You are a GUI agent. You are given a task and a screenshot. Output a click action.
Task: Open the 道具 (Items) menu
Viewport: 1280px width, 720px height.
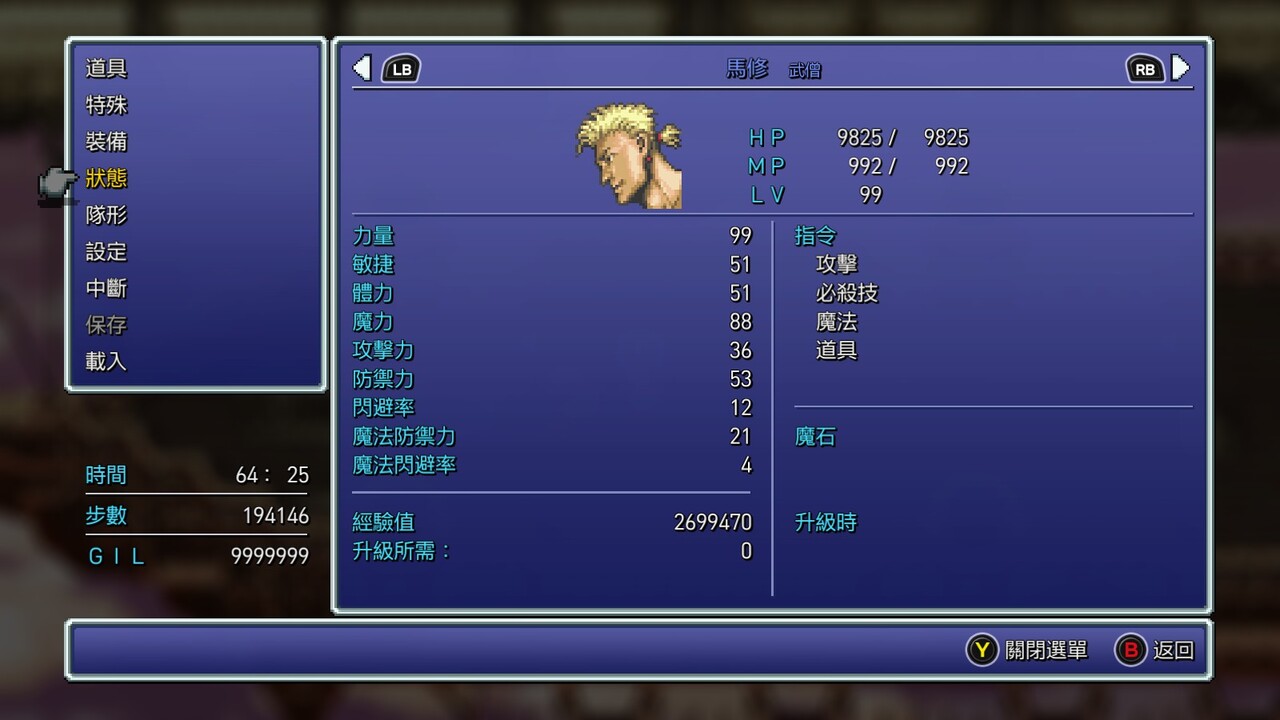[106, 69]
